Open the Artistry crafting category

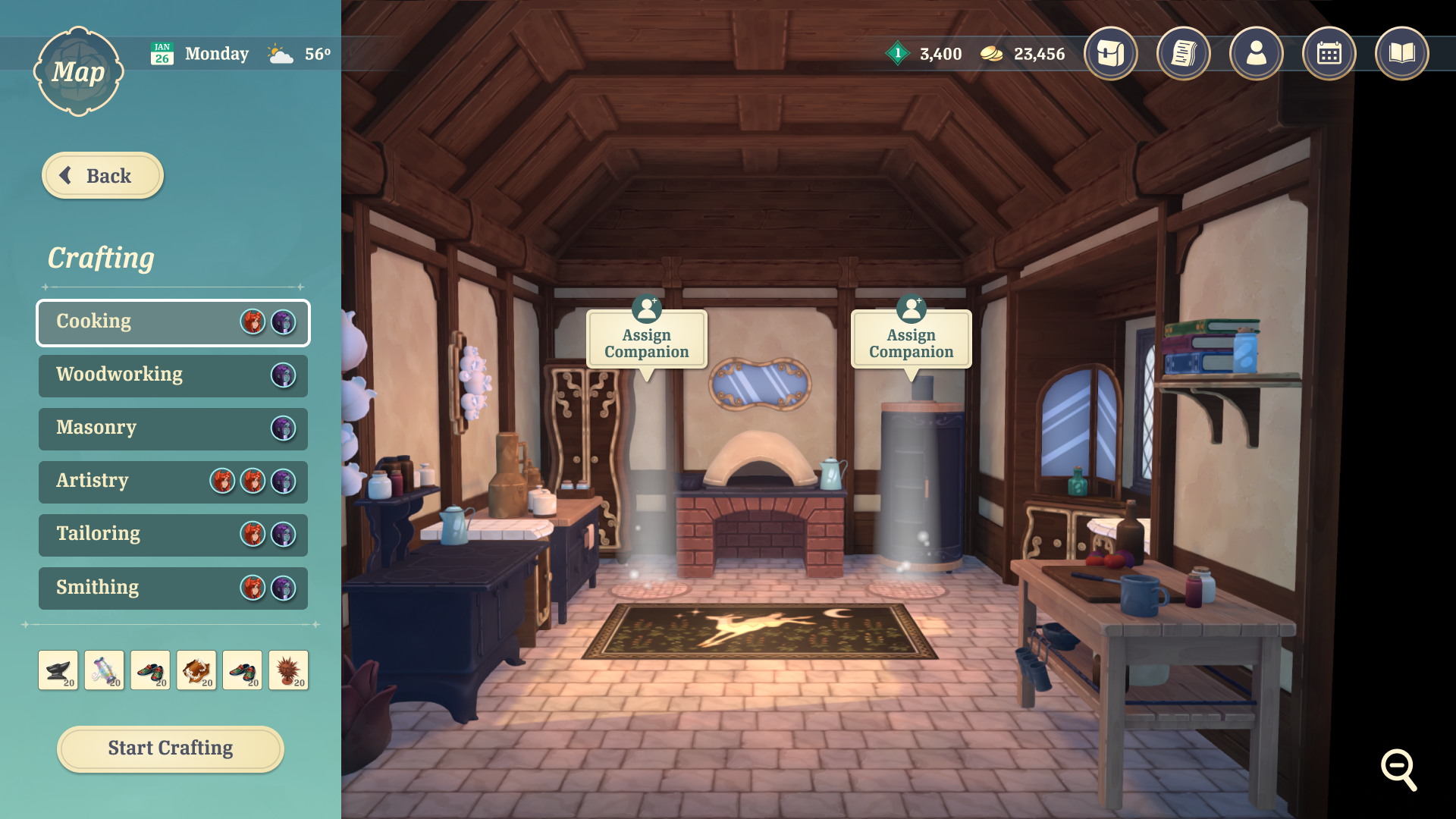point(173,482)
